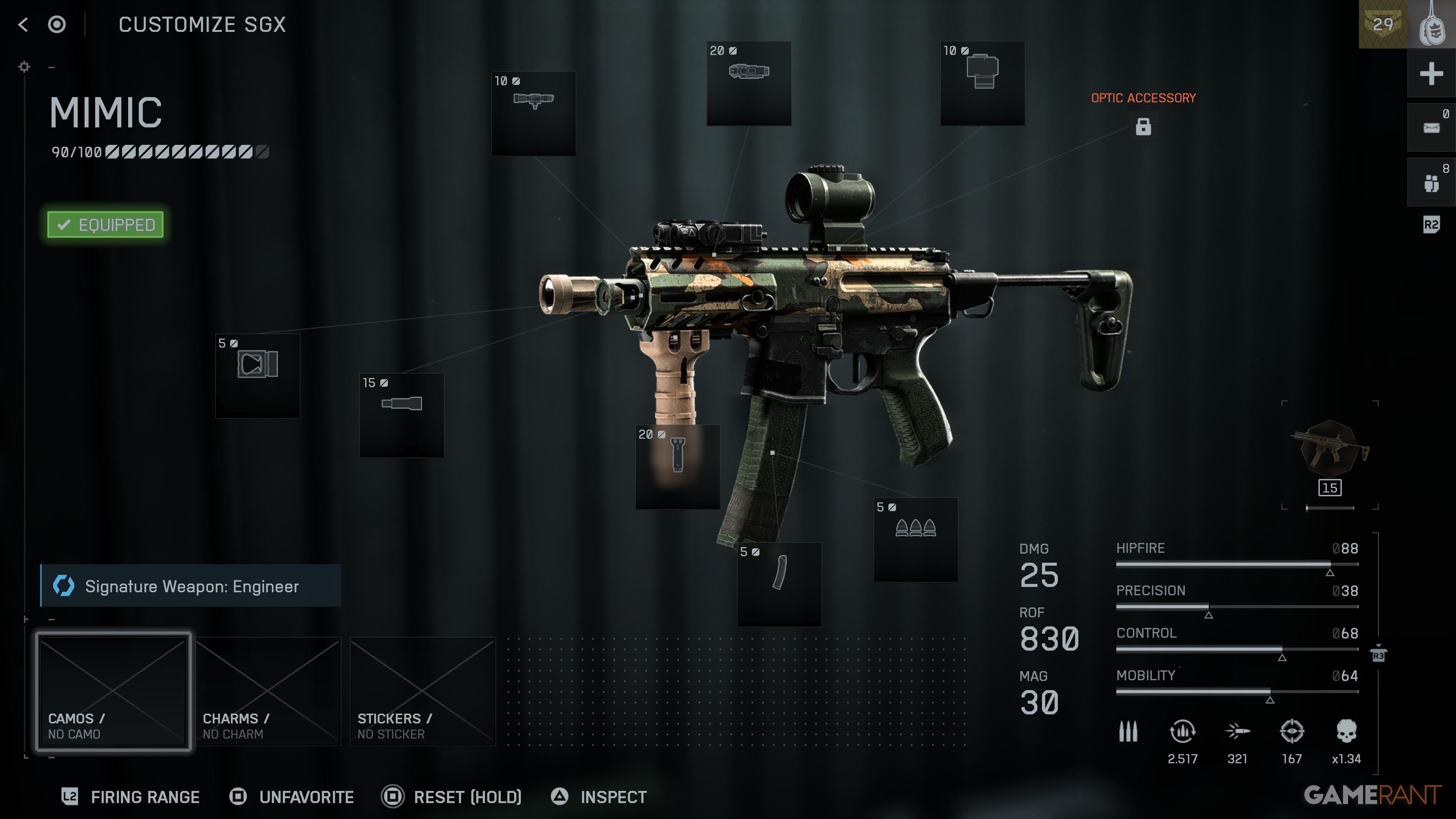The height and width of the screenshot is (819, 1456).
Task: Unfavorite this weapon build
Action: tap(292, 797)
